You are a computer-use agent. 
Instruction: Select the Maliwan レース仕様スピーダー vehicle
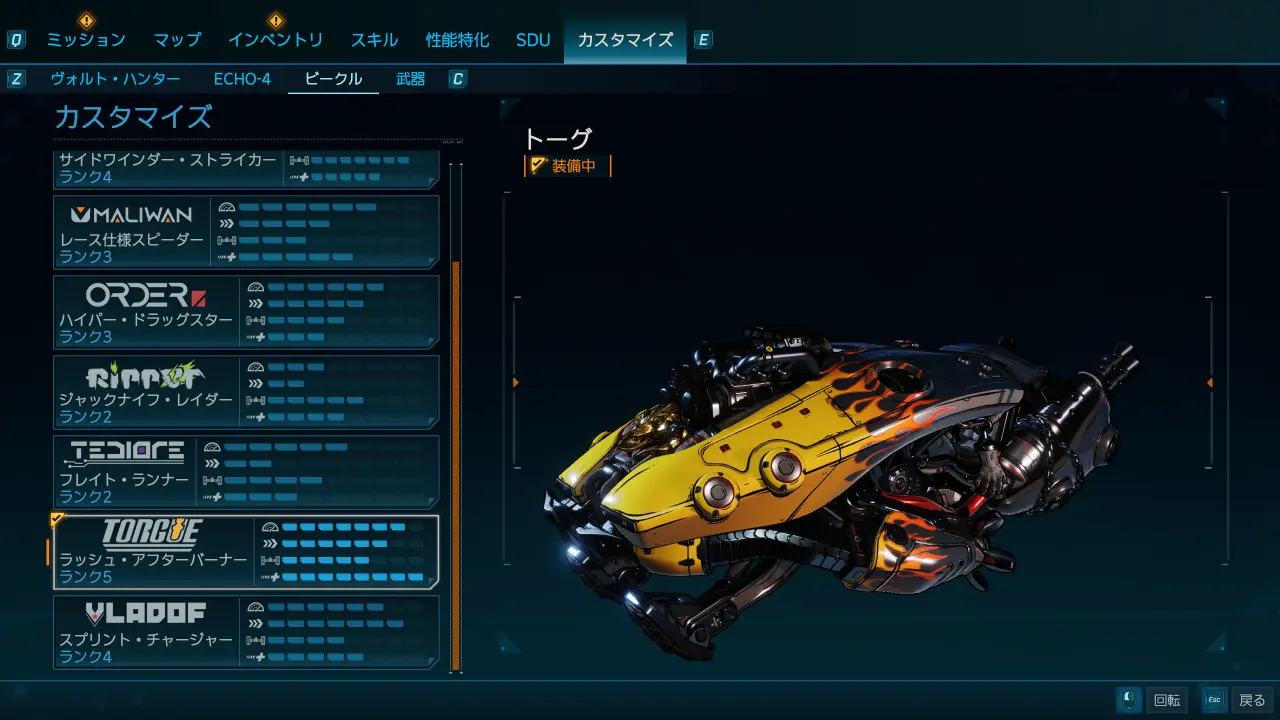pyautogui.click(x=246, y=232)
